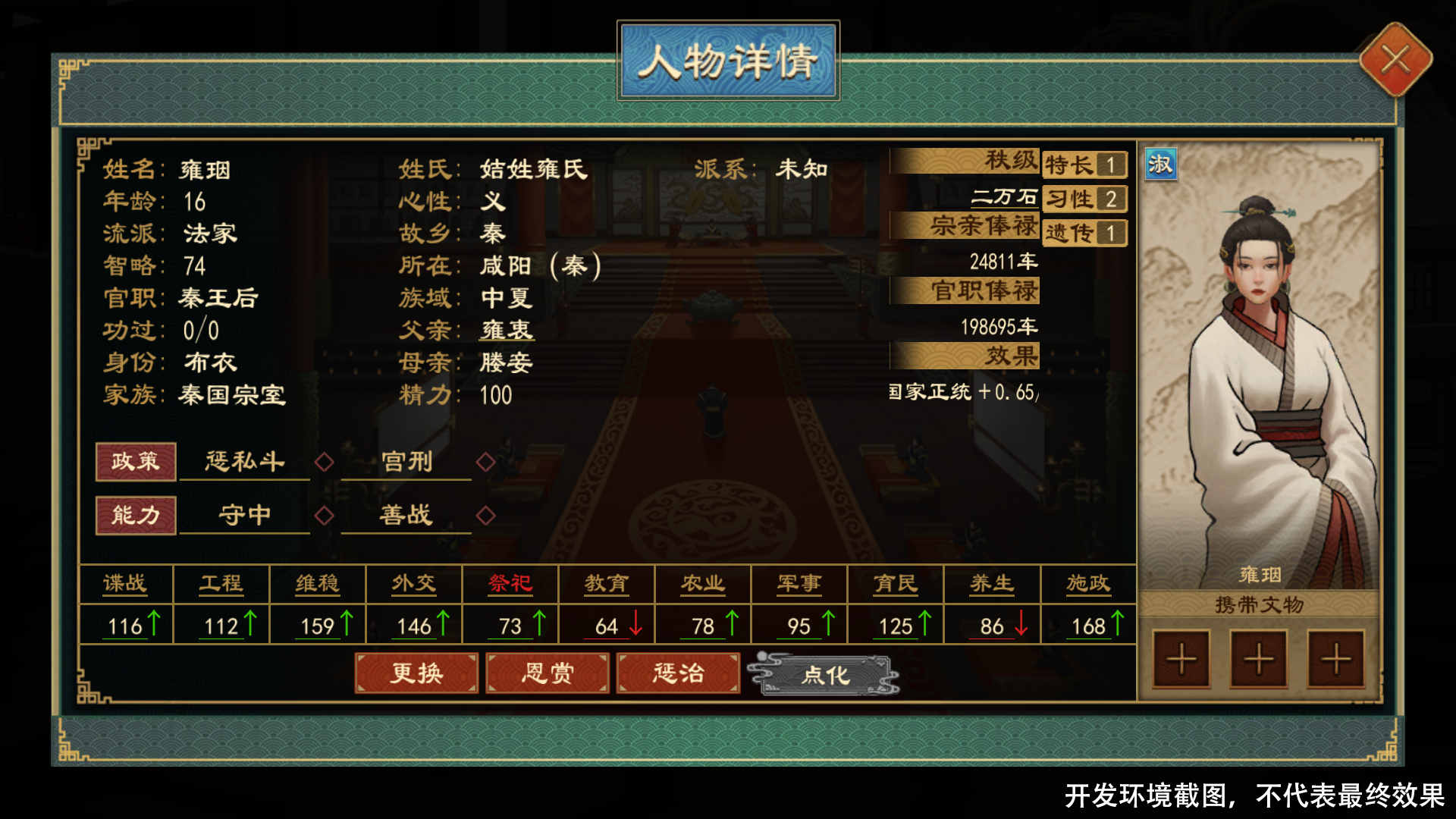The image size is (1456, 819).
Task: Click the middle artifact plus slot
Action: (x=1257, y=660)
